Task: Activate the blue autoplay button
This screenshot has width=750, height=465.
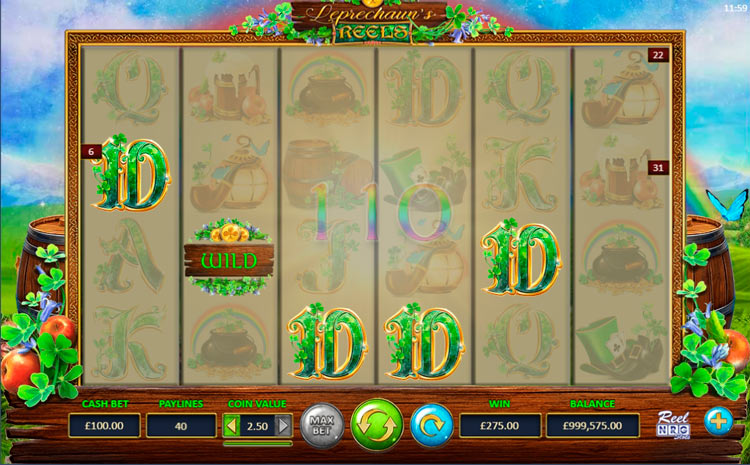Action: click(x=431, y=425)
